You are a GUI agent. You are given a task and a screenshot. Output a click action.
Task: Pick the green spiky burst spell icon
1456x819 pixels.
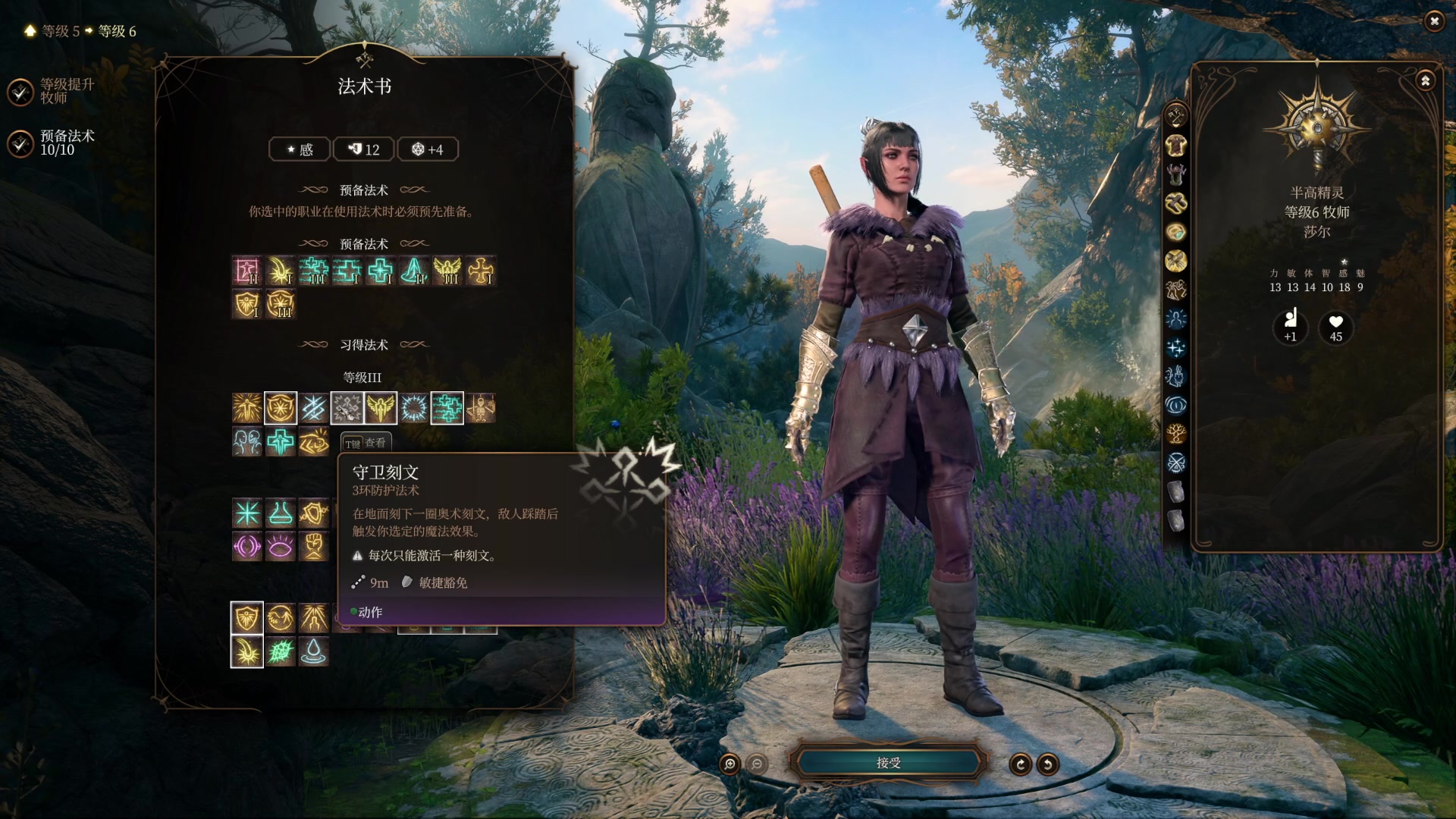coord(281,652)
